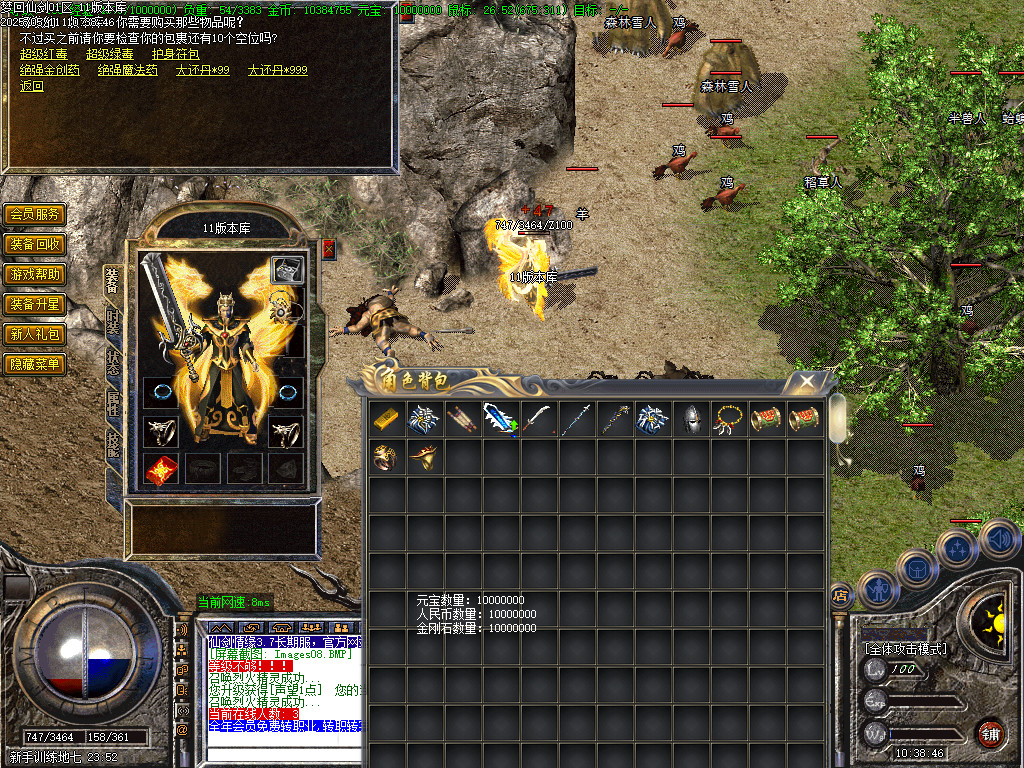Switch to the 时装 fashion tab
The image size is (1024, 768).
click(x=112, y=320)
